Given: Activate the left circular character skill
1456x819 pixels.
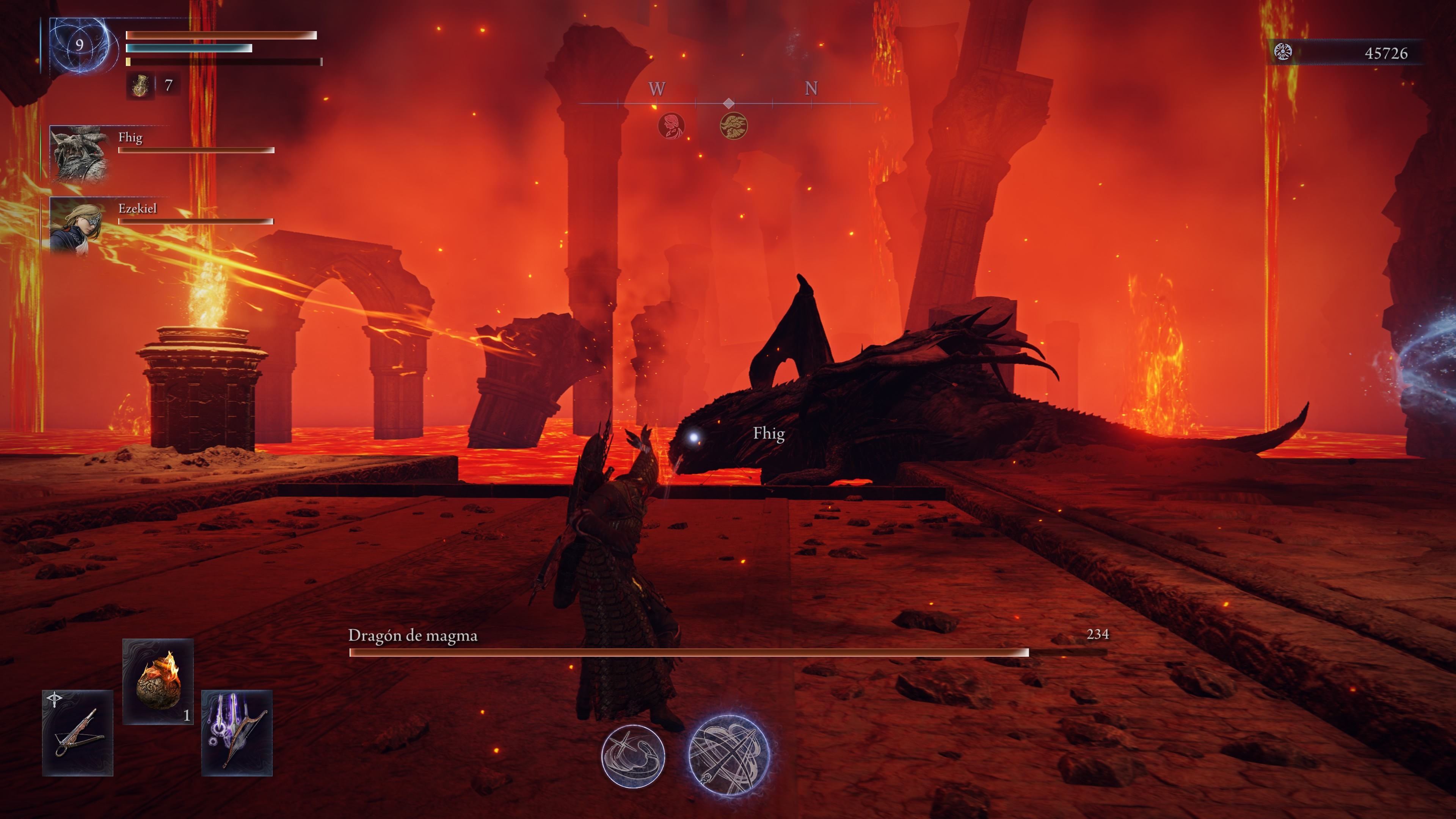Looking at the screenshot, I should point(633,756).
